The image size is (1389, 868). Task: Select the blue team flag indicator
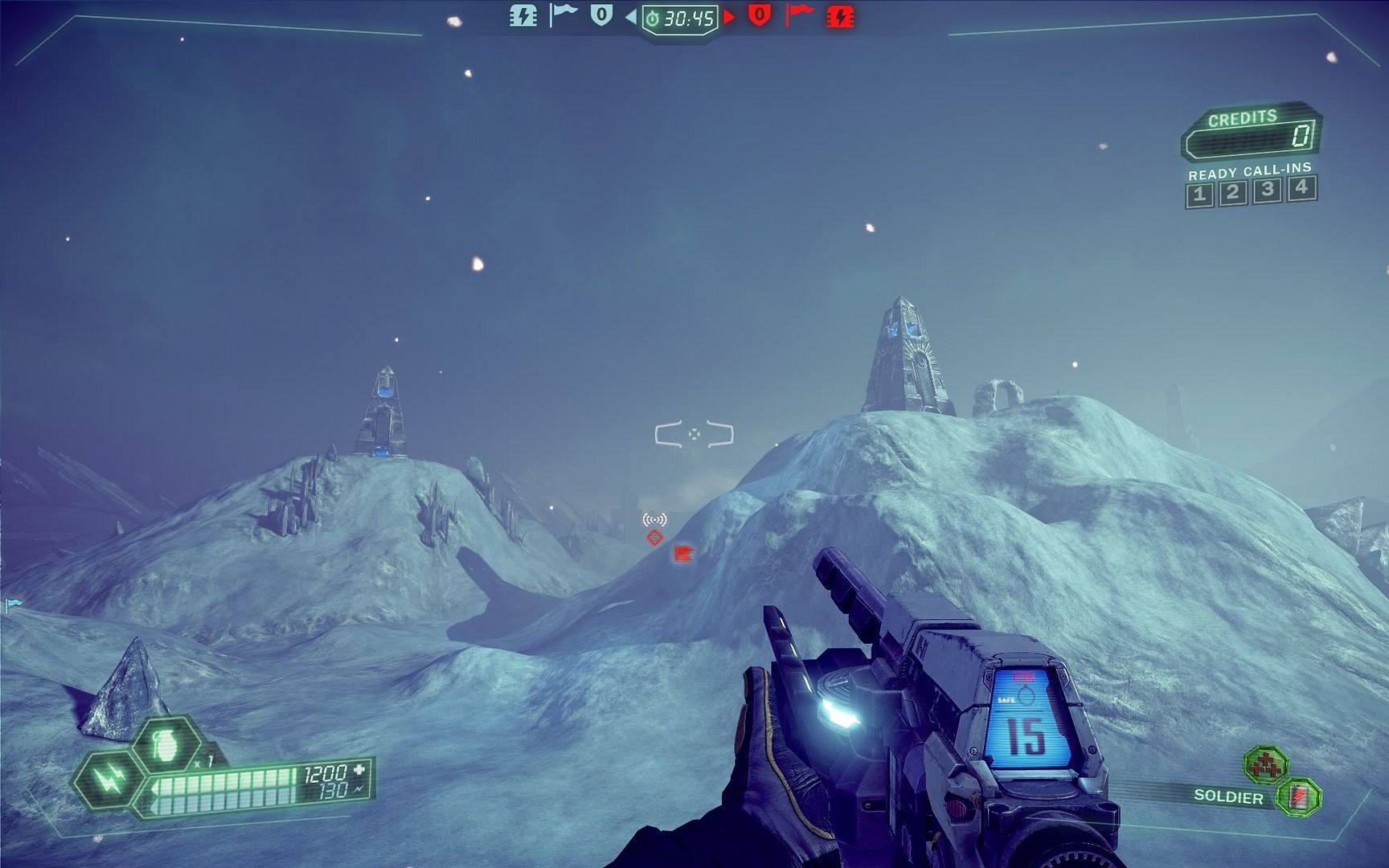(x=563, y=14)
